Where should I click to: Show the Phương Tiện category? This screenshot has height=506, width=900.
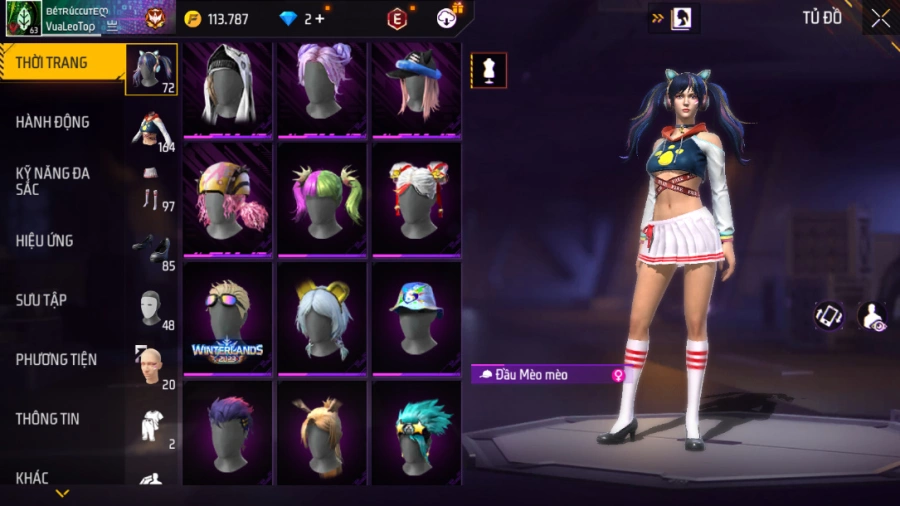[x=55, y=359]
